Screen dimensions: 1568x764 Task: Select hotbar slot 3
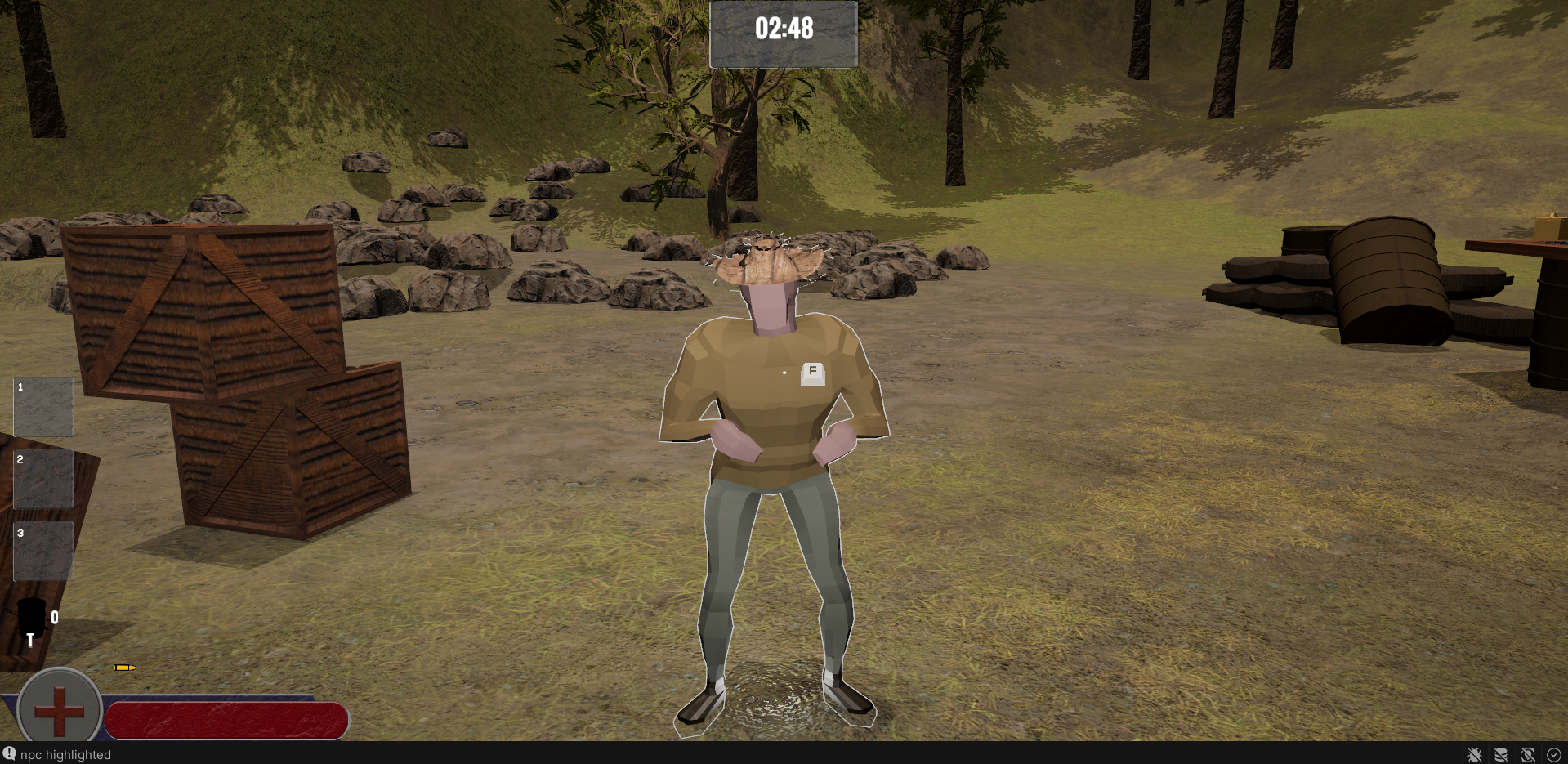[43, 550]
